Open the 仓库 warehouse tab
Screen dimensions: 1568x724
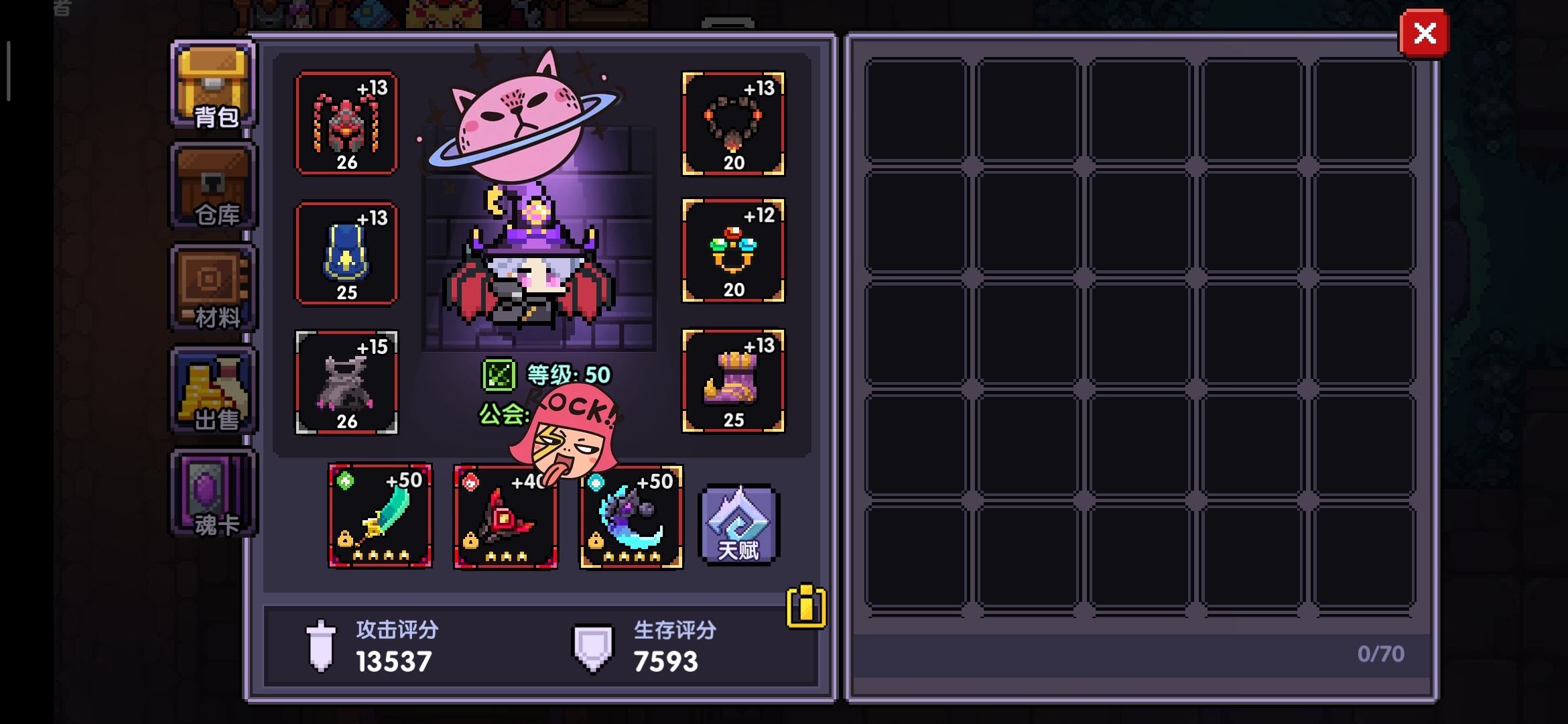[x=214, y=187]
